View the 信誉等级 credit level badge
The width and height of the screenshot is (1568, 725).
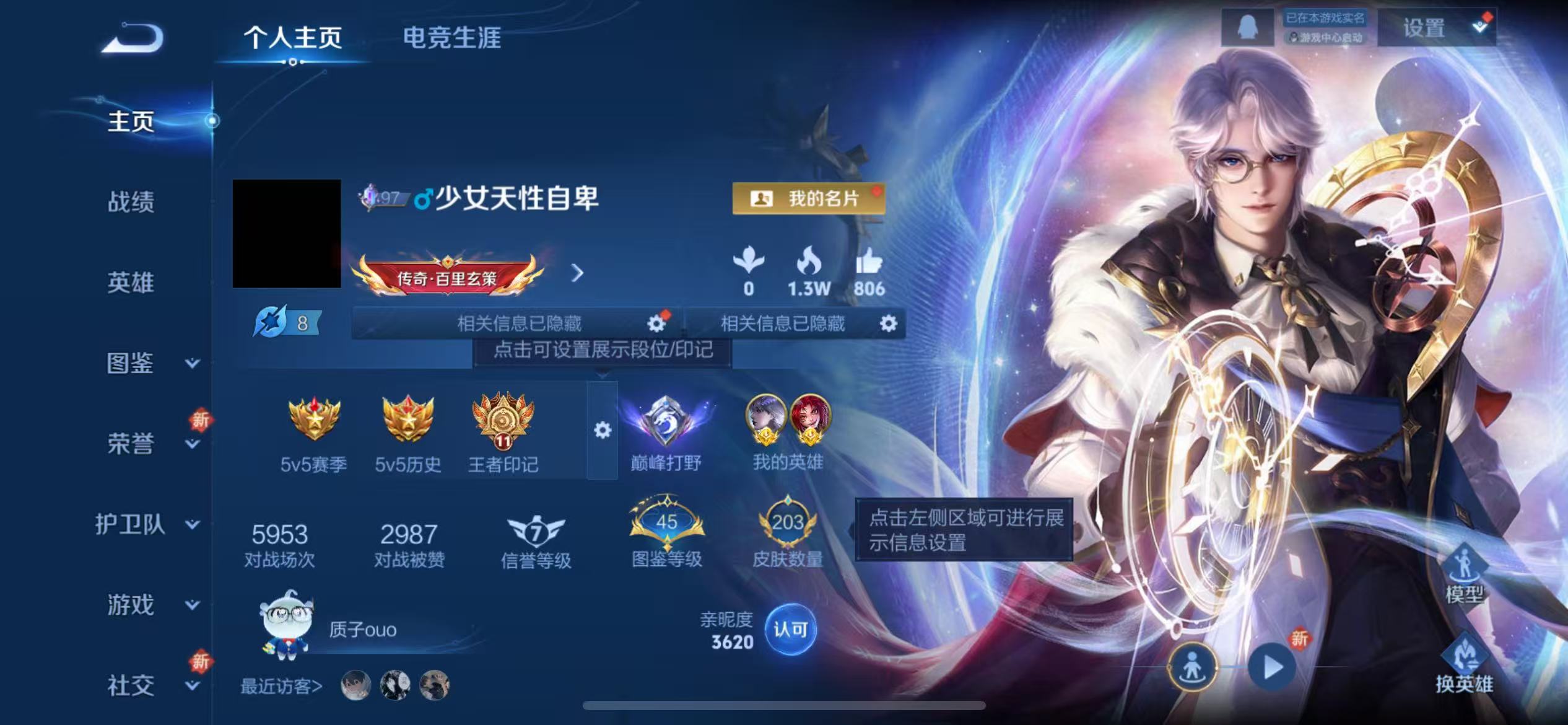[536, 533]
